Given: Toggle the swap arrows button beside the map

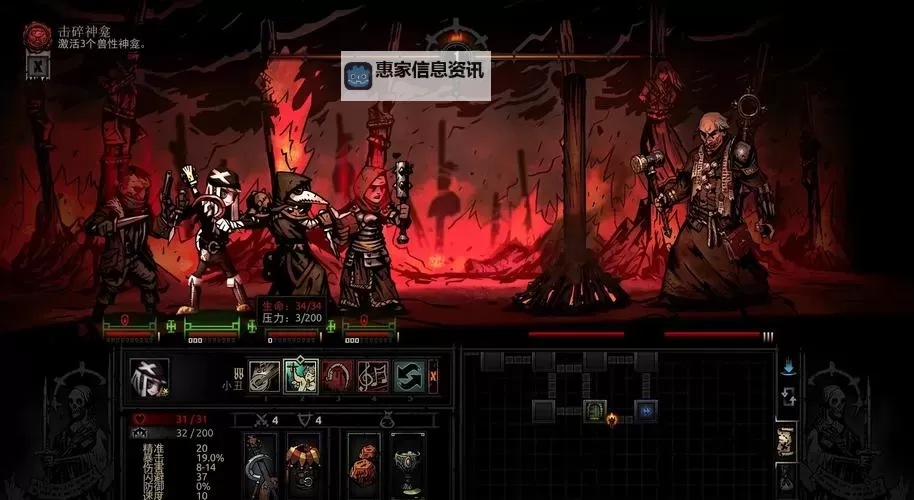Looking at the screenshot, I should point(788,397).
